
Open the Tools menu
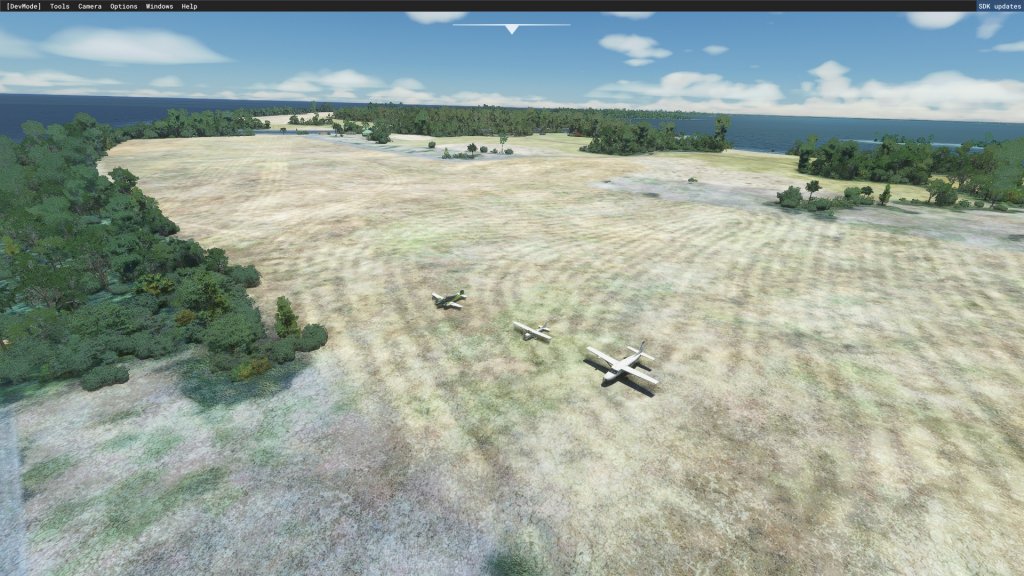point(60,6)
